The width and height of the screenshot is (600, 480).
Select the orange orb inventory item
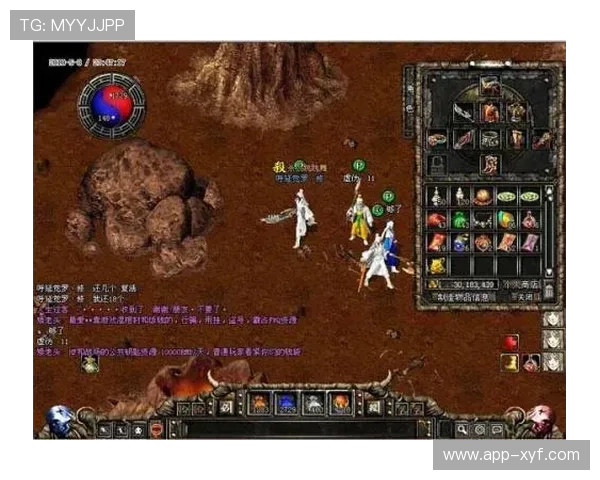pyautogui.click(x=482, y=197)
